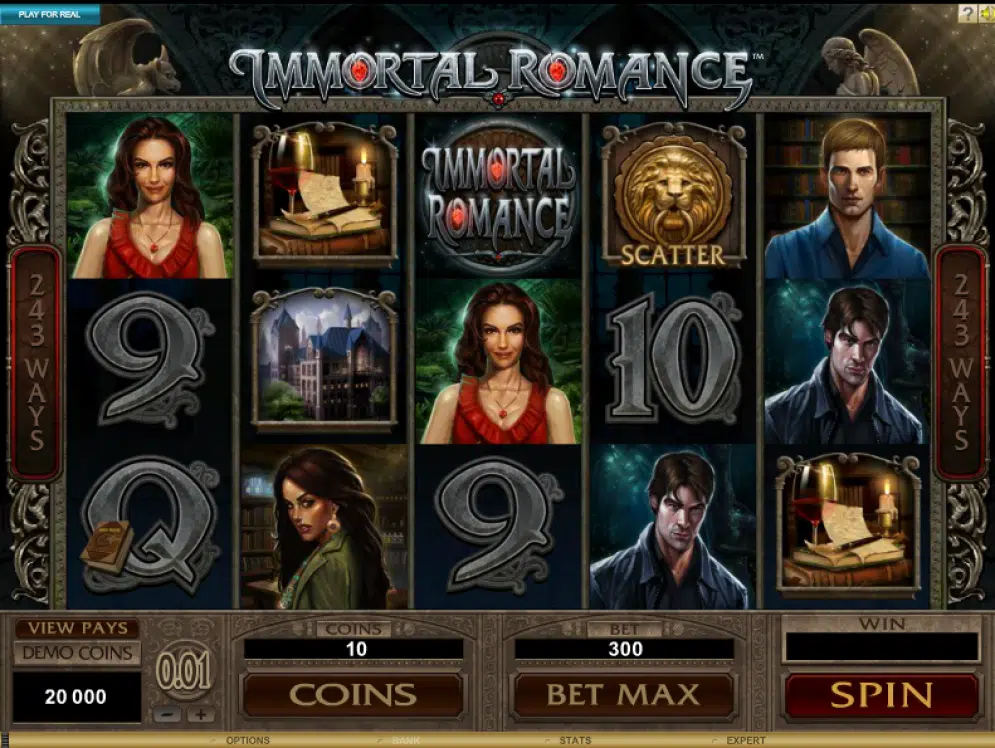Open the View Pays paytable
The height and width of the screenshot is (748, 995).
78,628
